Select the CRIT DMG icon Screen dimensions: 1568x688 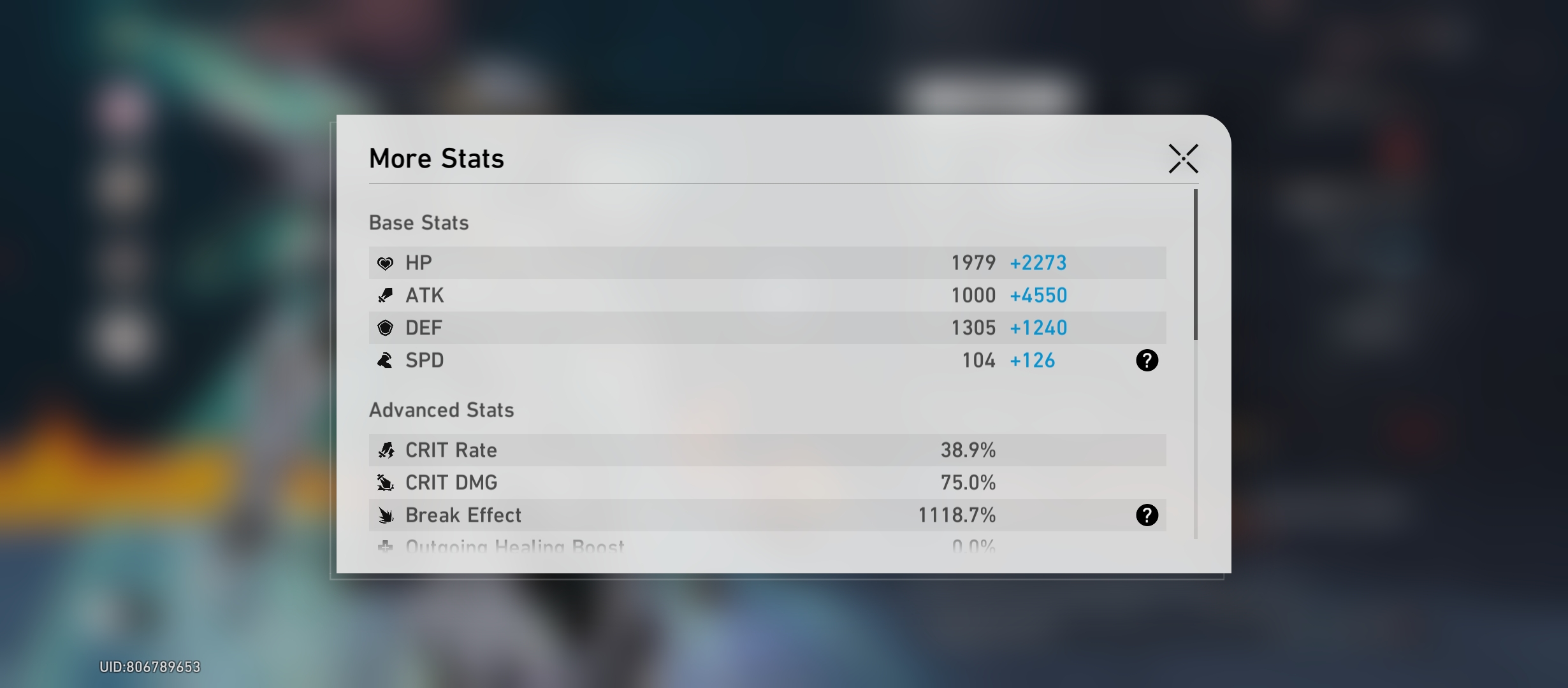click(386, 482)
